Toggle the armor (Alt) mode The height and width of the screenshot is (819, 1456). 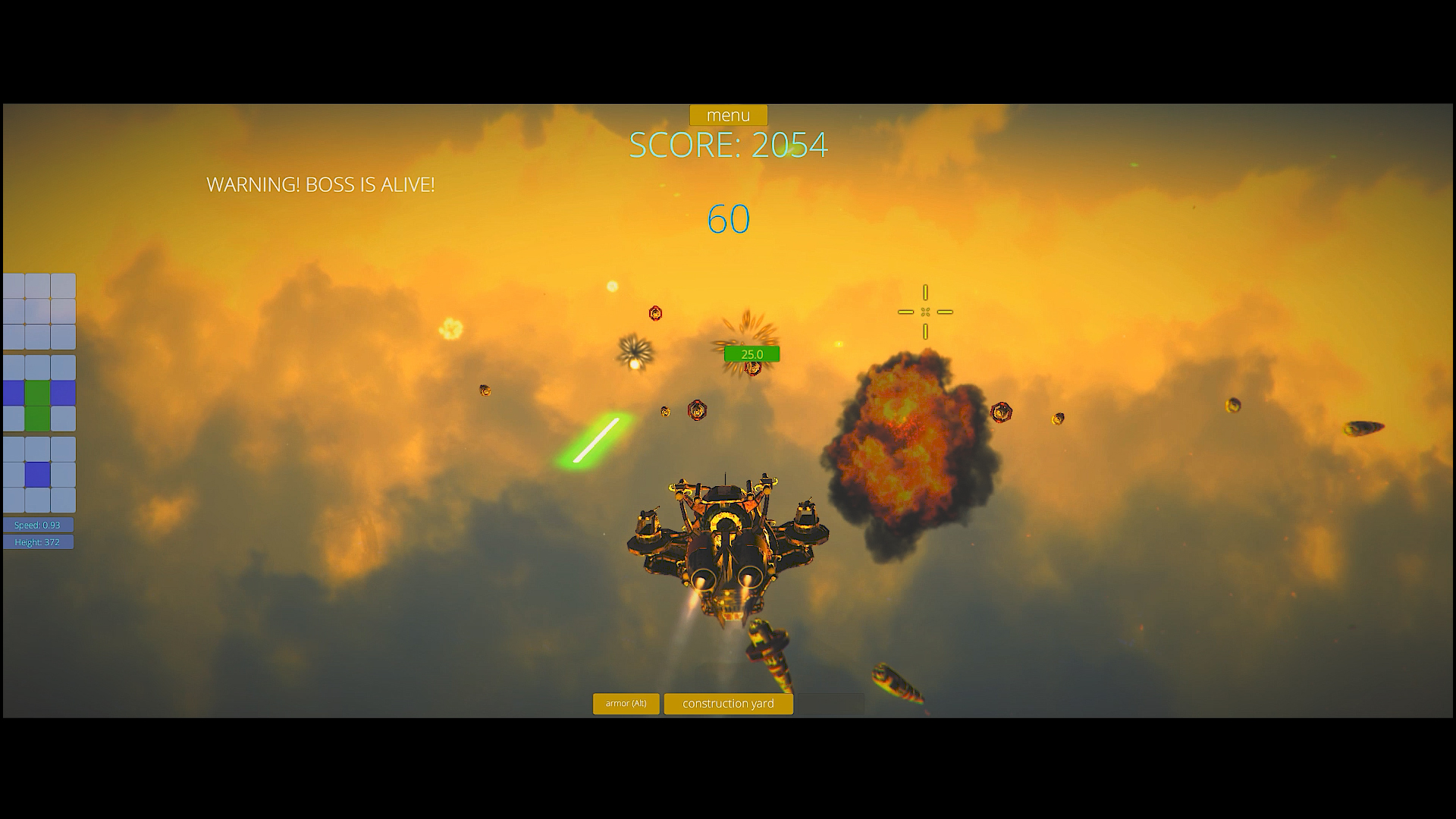tap(626, 704)
